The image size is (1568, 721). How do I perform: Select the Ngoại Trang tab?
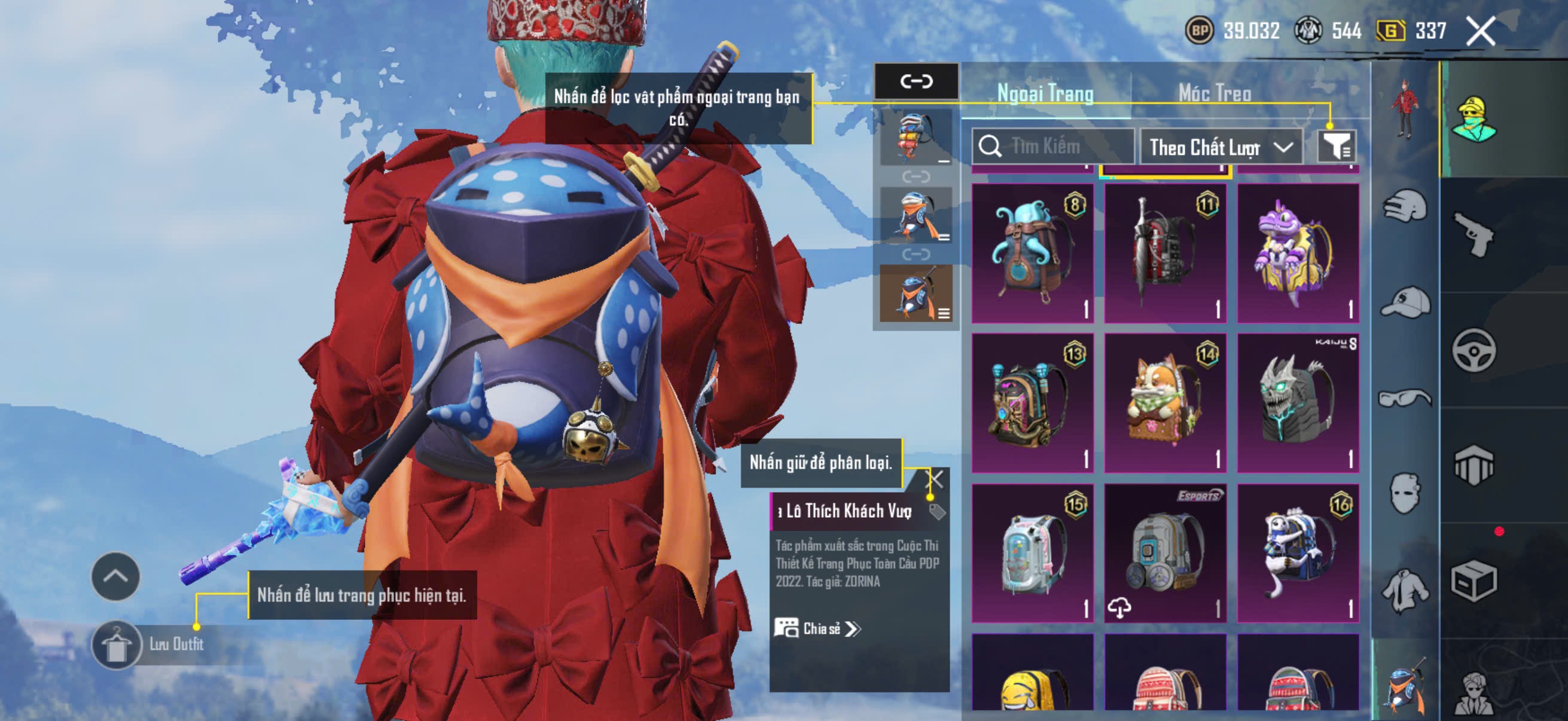1045,93
